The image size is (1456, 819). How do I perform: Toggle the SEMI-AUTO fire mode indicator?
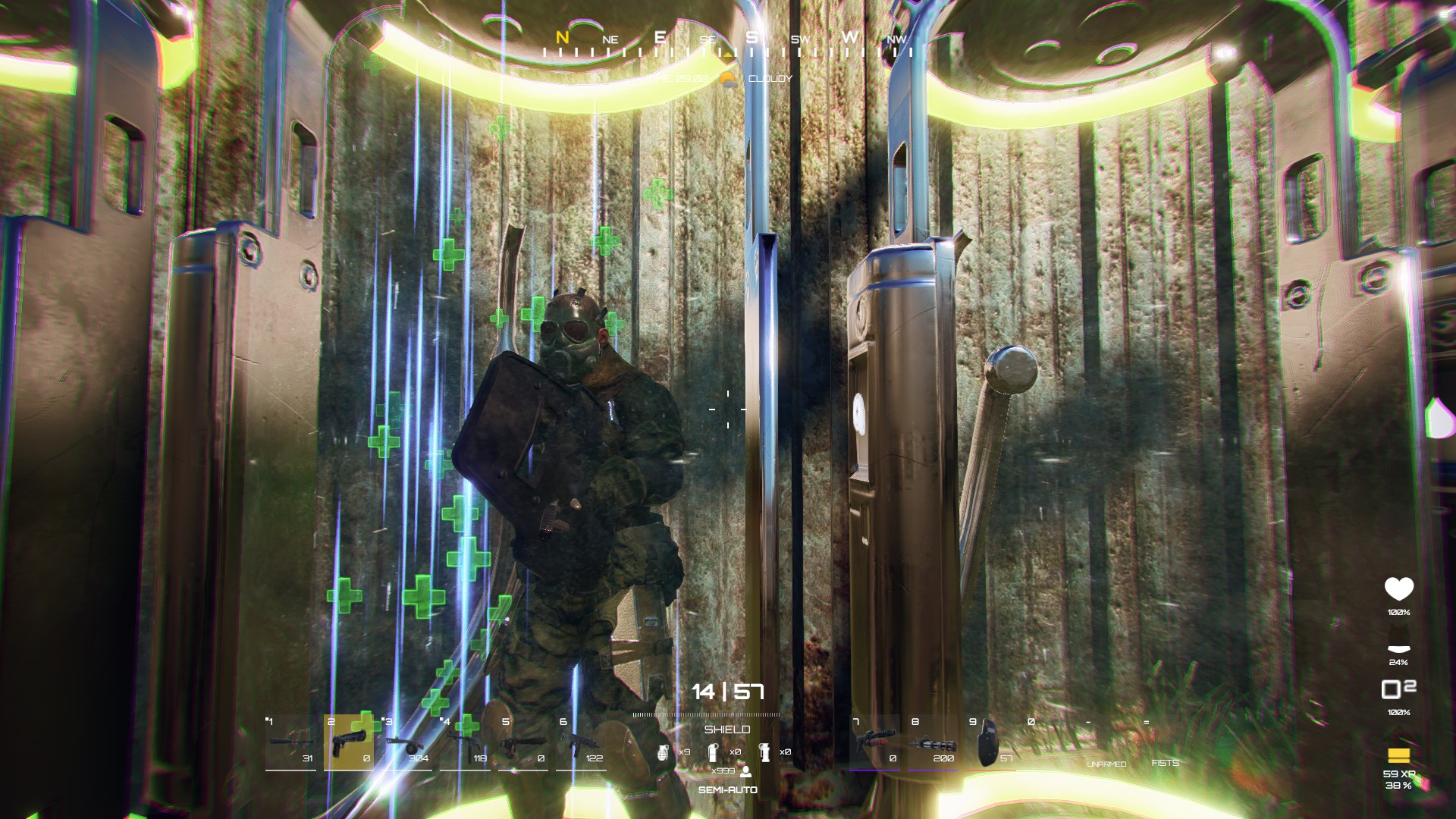click(728, 789)
